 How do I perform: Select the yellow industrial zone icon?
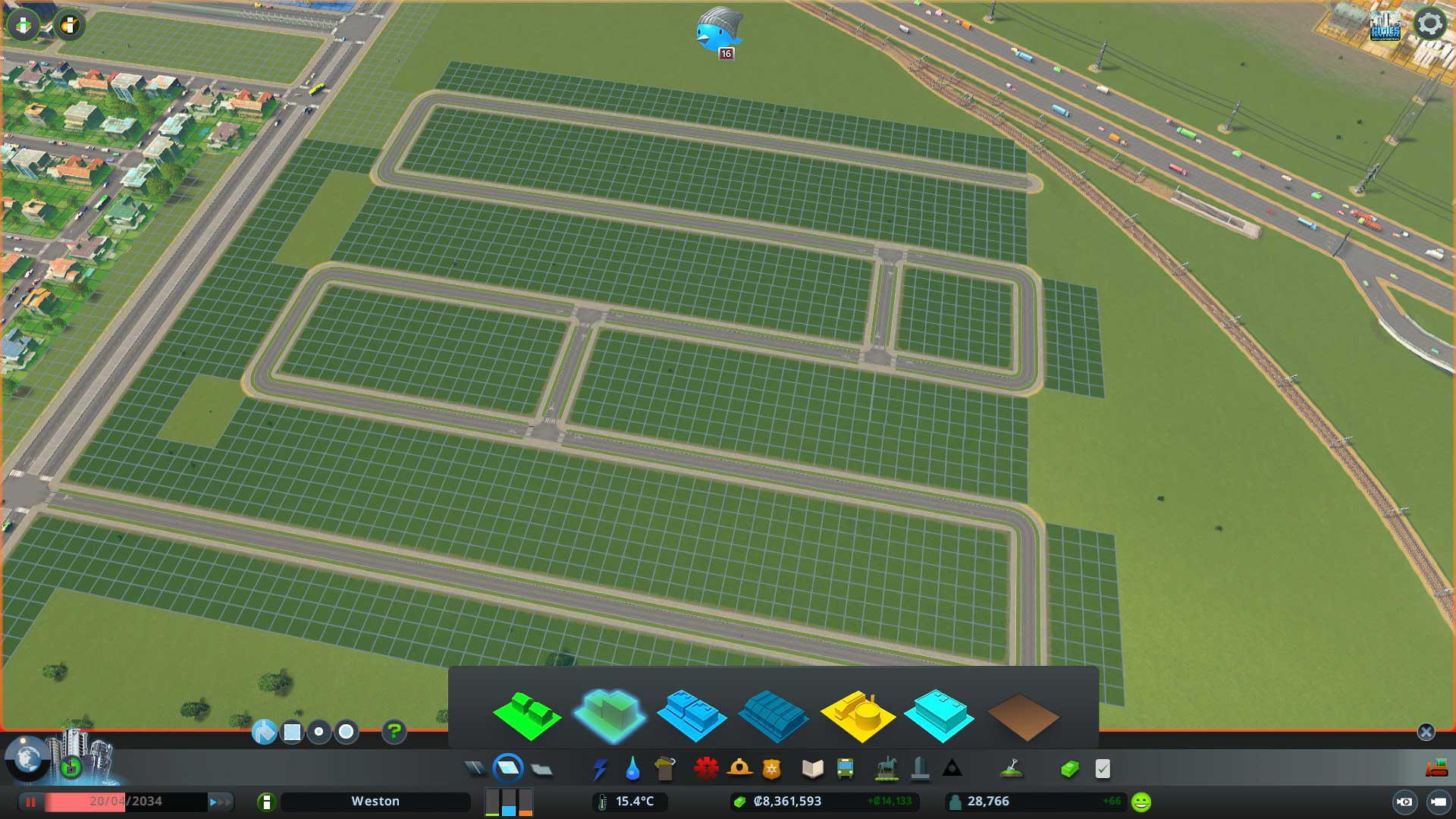(859, 713)
